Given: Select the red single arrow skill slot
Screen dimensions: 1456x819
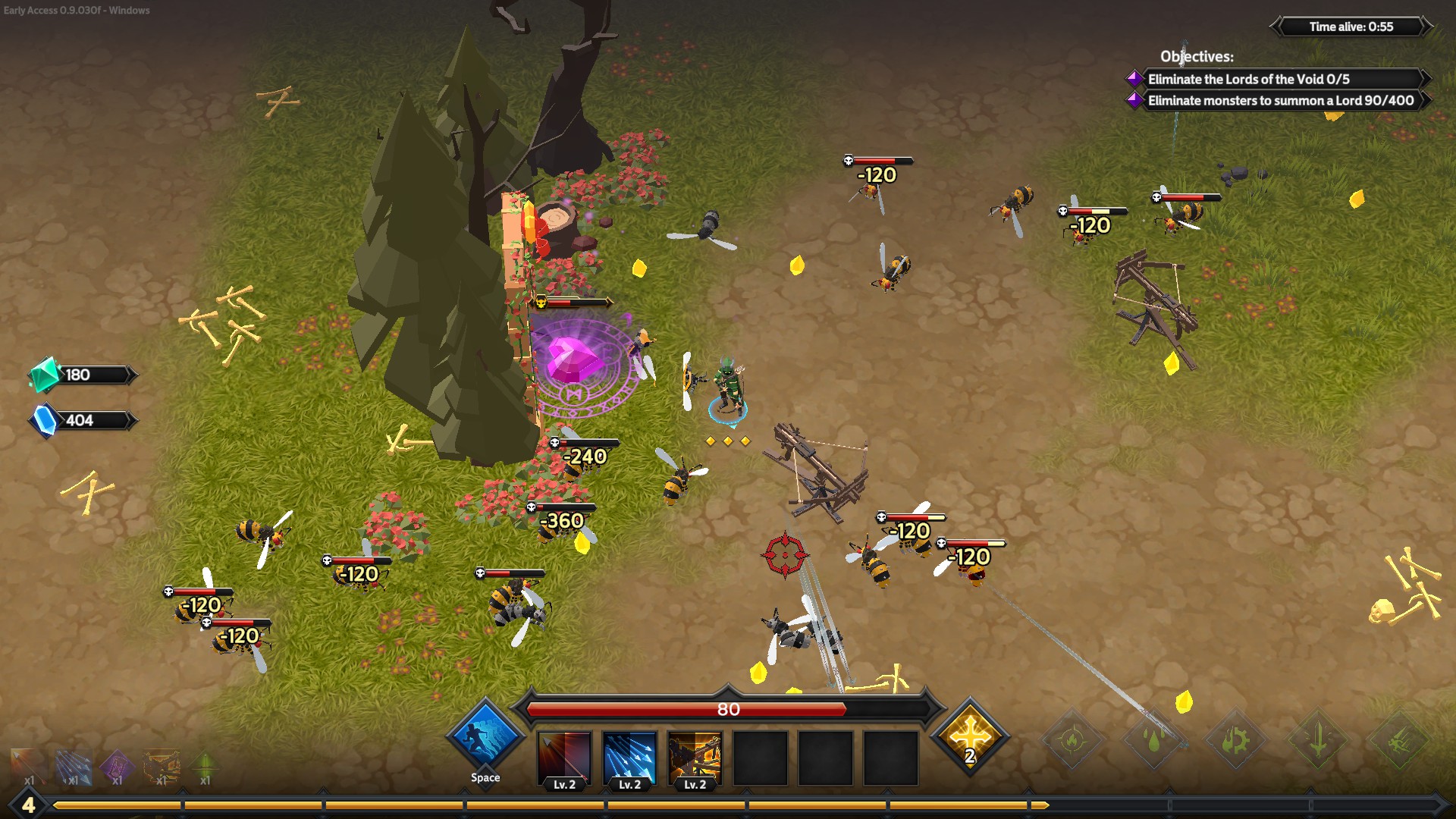Looking at the screenshot, I should [564, 758].
